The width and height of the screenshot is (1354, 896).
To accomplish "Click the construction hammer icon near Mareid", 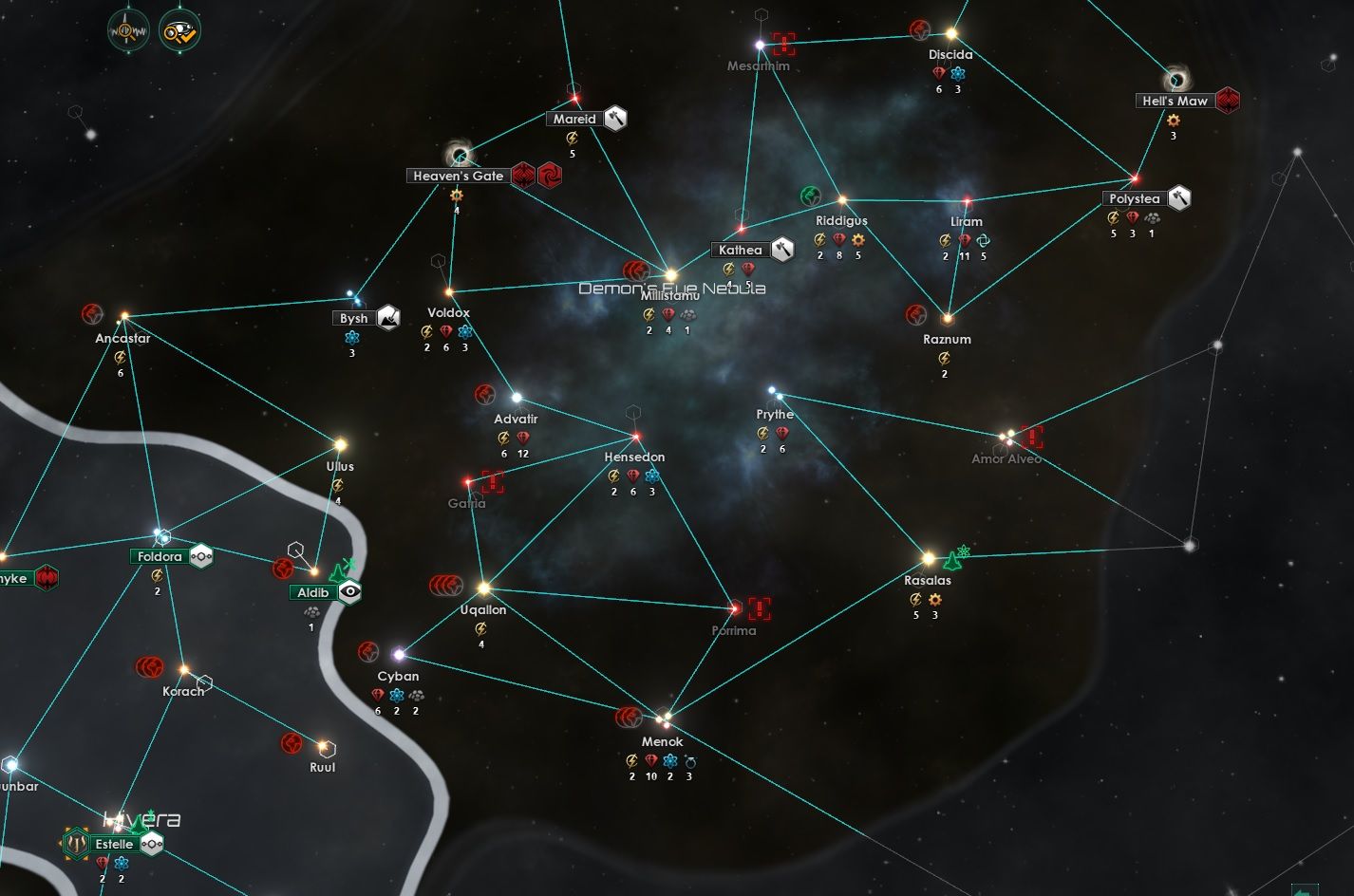I will (x=613, y=119).
